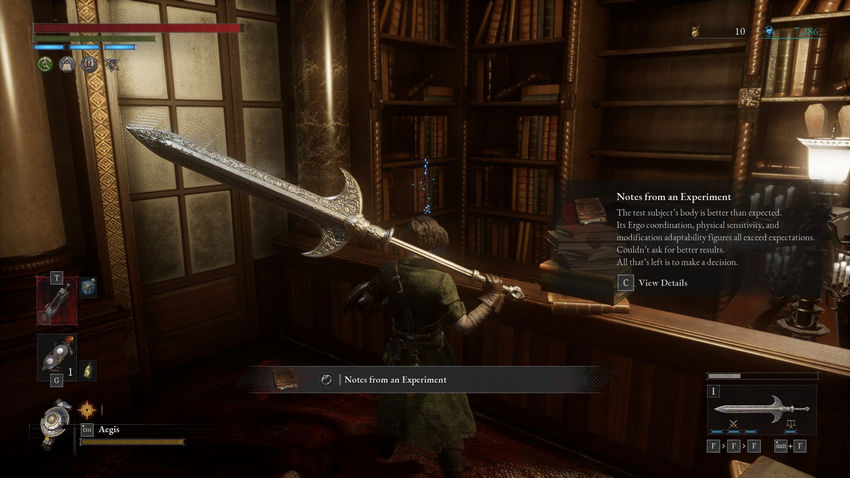Screen dimensions: 850x478
Task: Click the green clock status buff icon
Action: click(45, 64)
